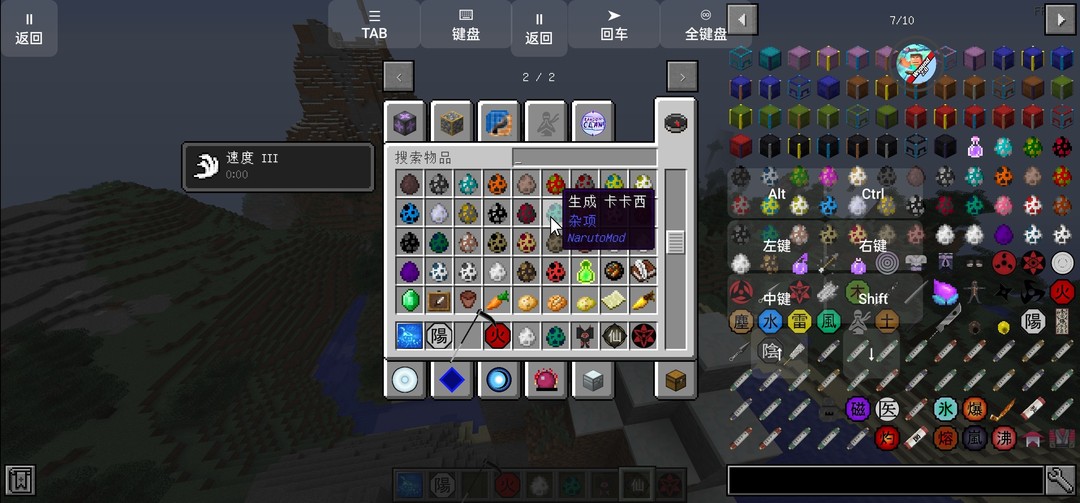
Task: Tap the Shift overlay key
Action: pyautogui.click(x=872, y=298)
